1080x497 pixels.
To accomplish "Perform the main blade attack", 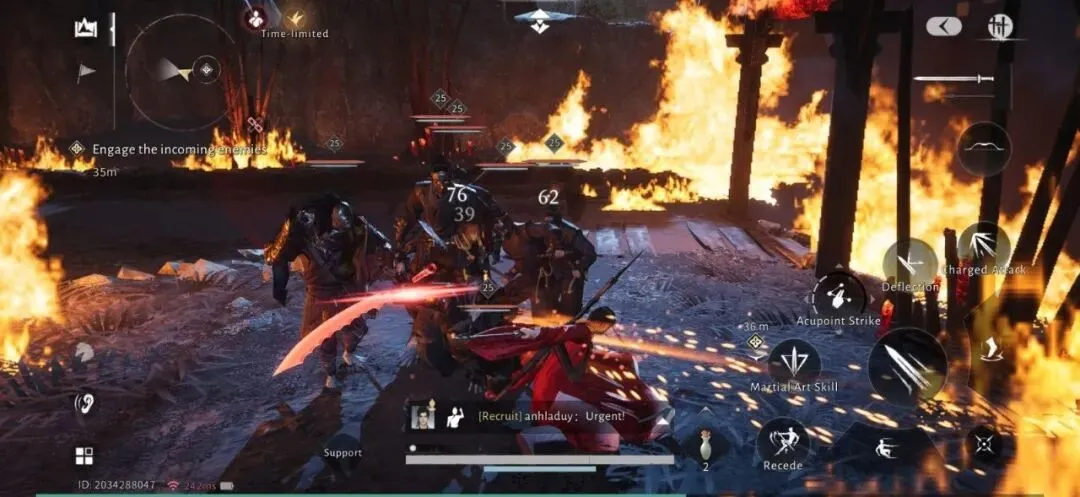I will (908, 367).
